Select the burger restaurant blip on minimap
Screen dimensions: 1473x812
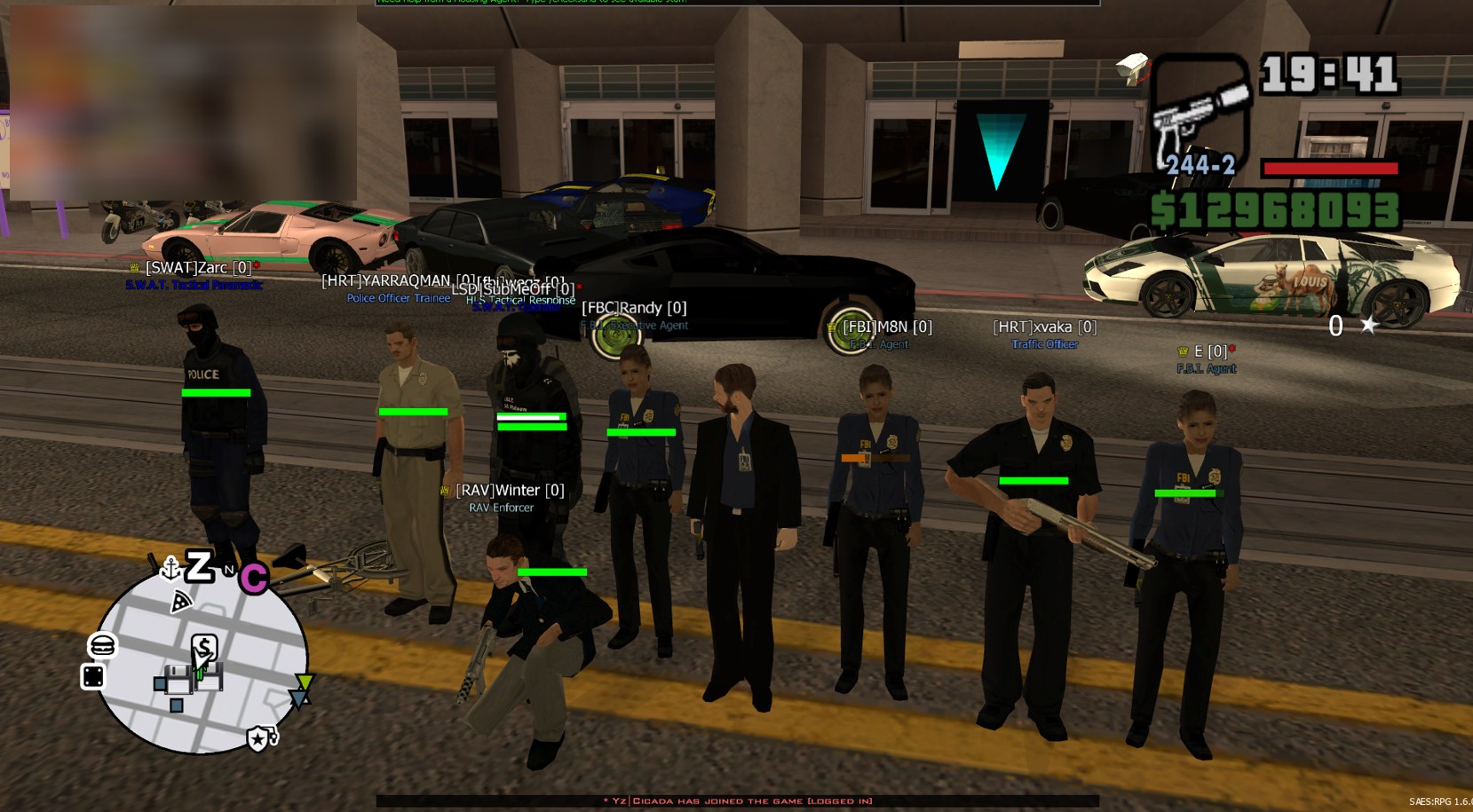[102, 645]
